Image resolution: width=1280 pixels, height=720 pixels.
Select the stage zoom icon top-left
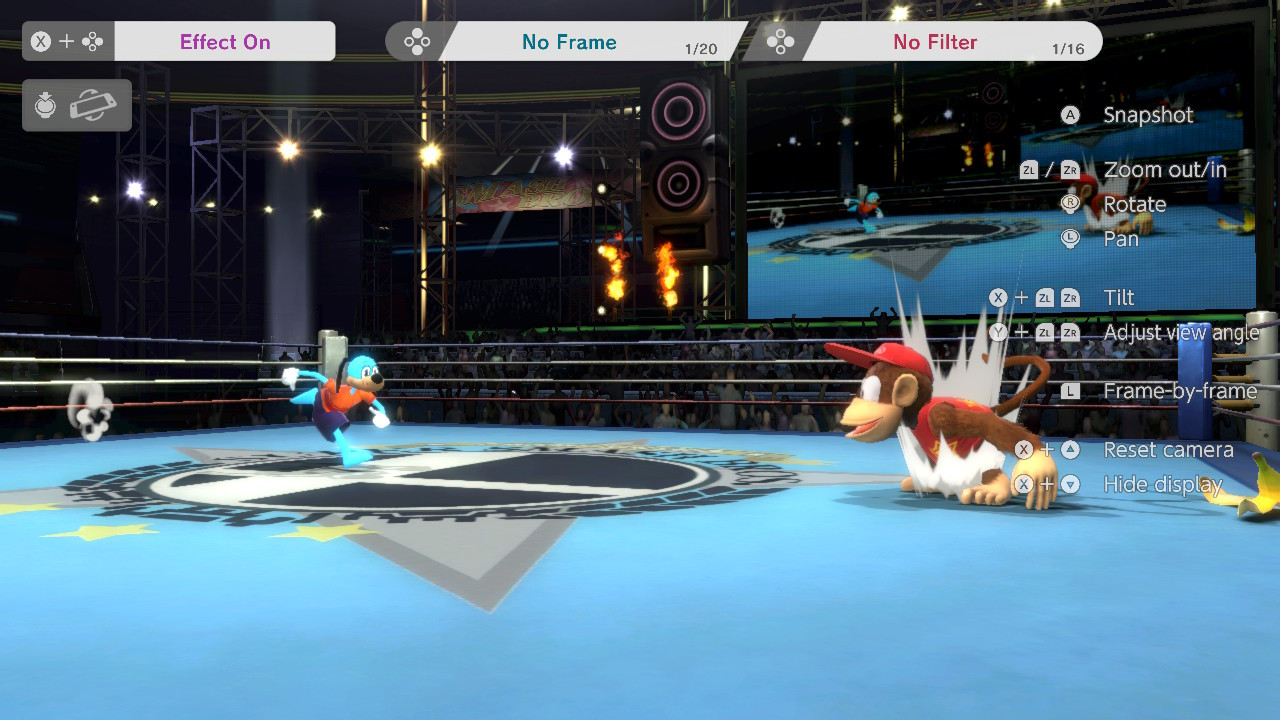click(45, 105)
